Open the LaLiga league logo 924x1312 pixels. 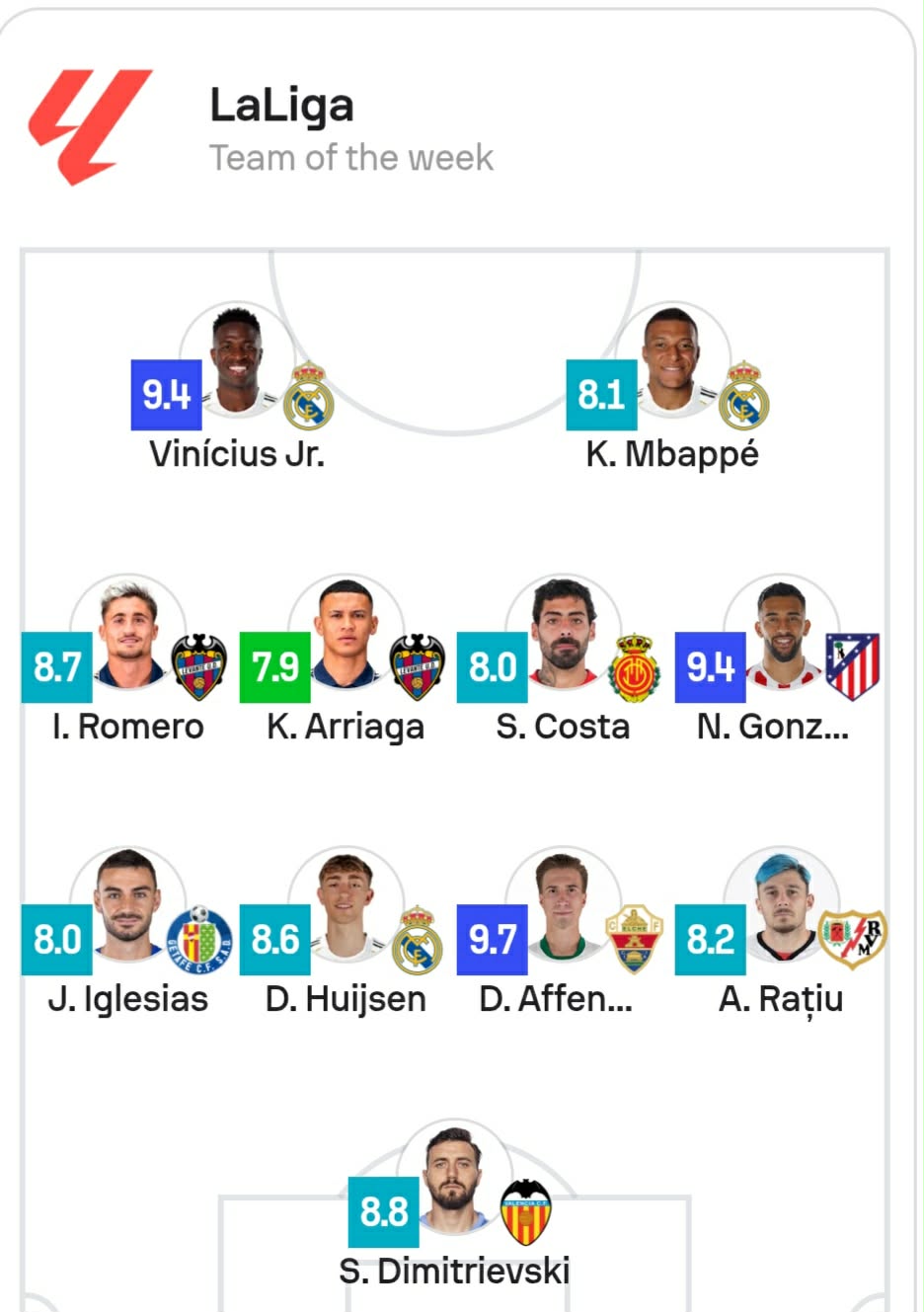click(x=90, y=125)
